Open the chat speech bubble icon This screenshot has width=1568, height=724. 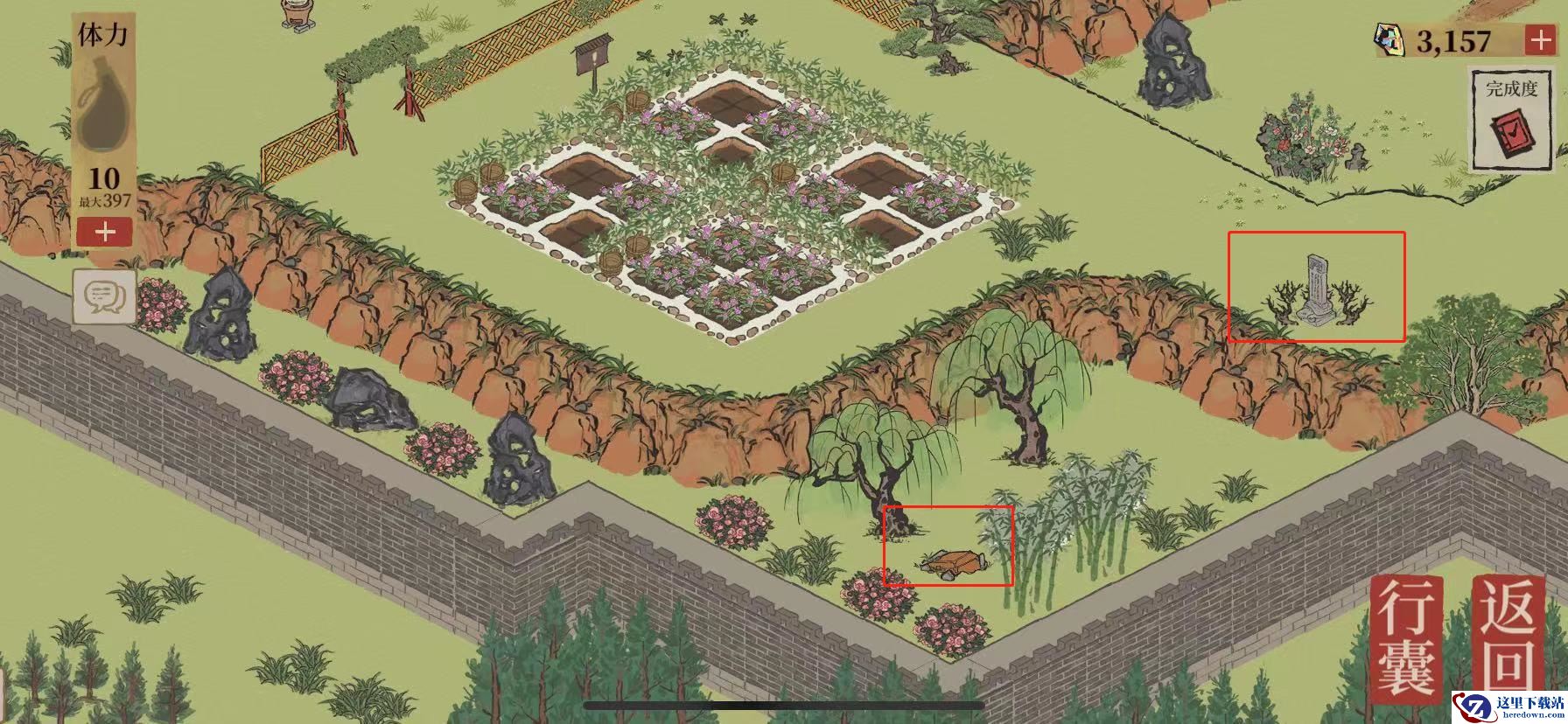(x=104, y=297)
